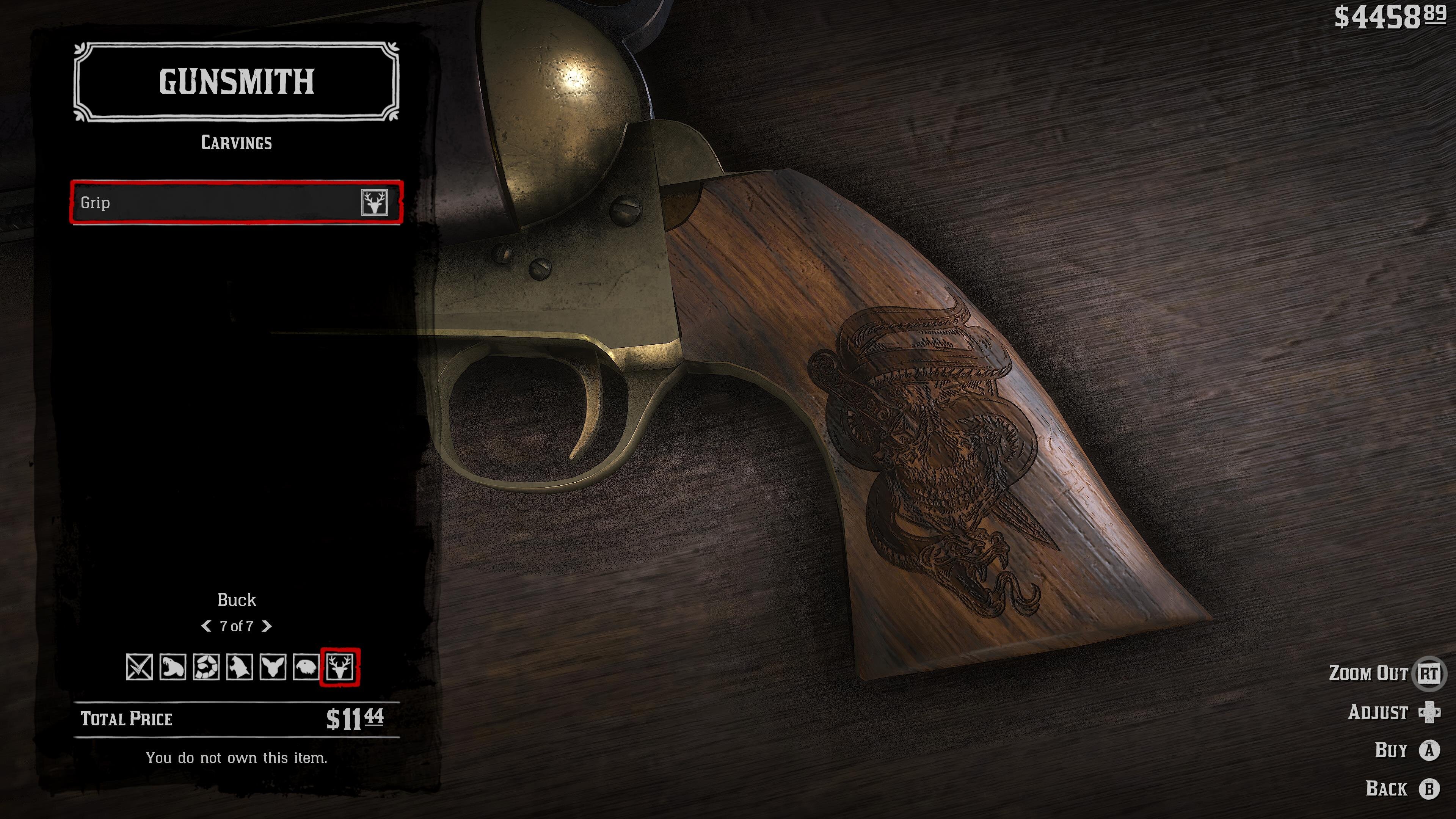Go to previous carving with left arrow
Viewport: 1456px width, 819px height.
tap(206, 626)
